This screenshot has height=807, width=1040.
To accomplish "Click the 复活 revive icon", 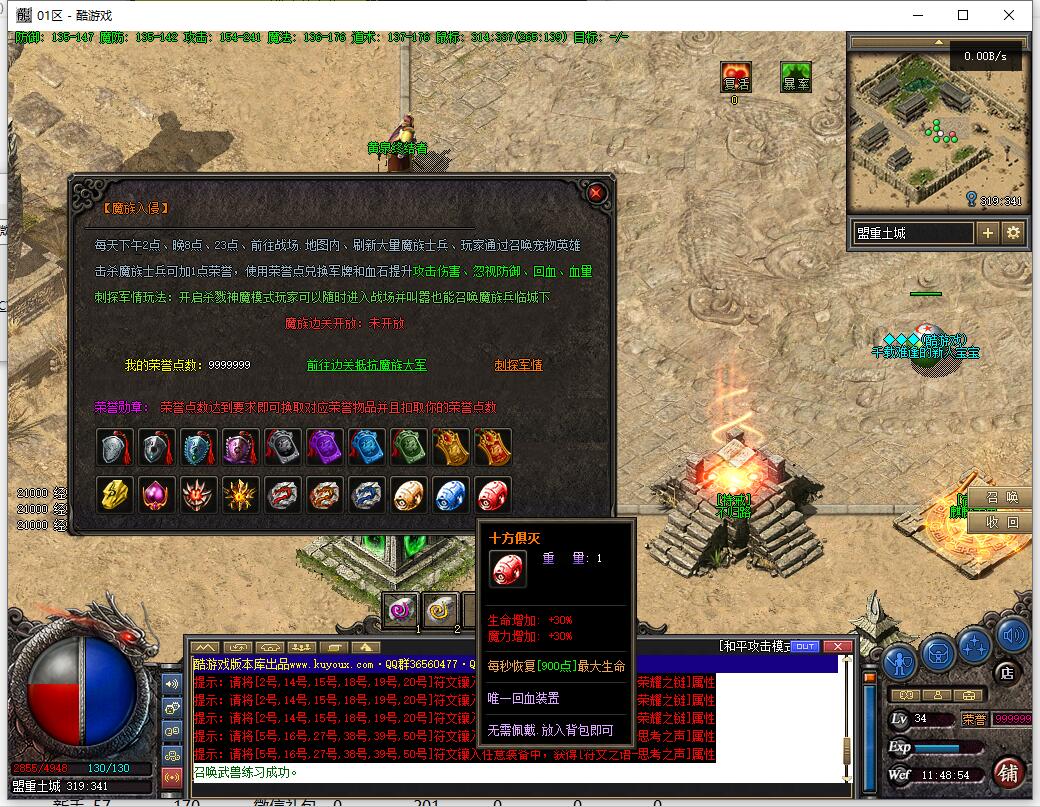I will point(735,78).
